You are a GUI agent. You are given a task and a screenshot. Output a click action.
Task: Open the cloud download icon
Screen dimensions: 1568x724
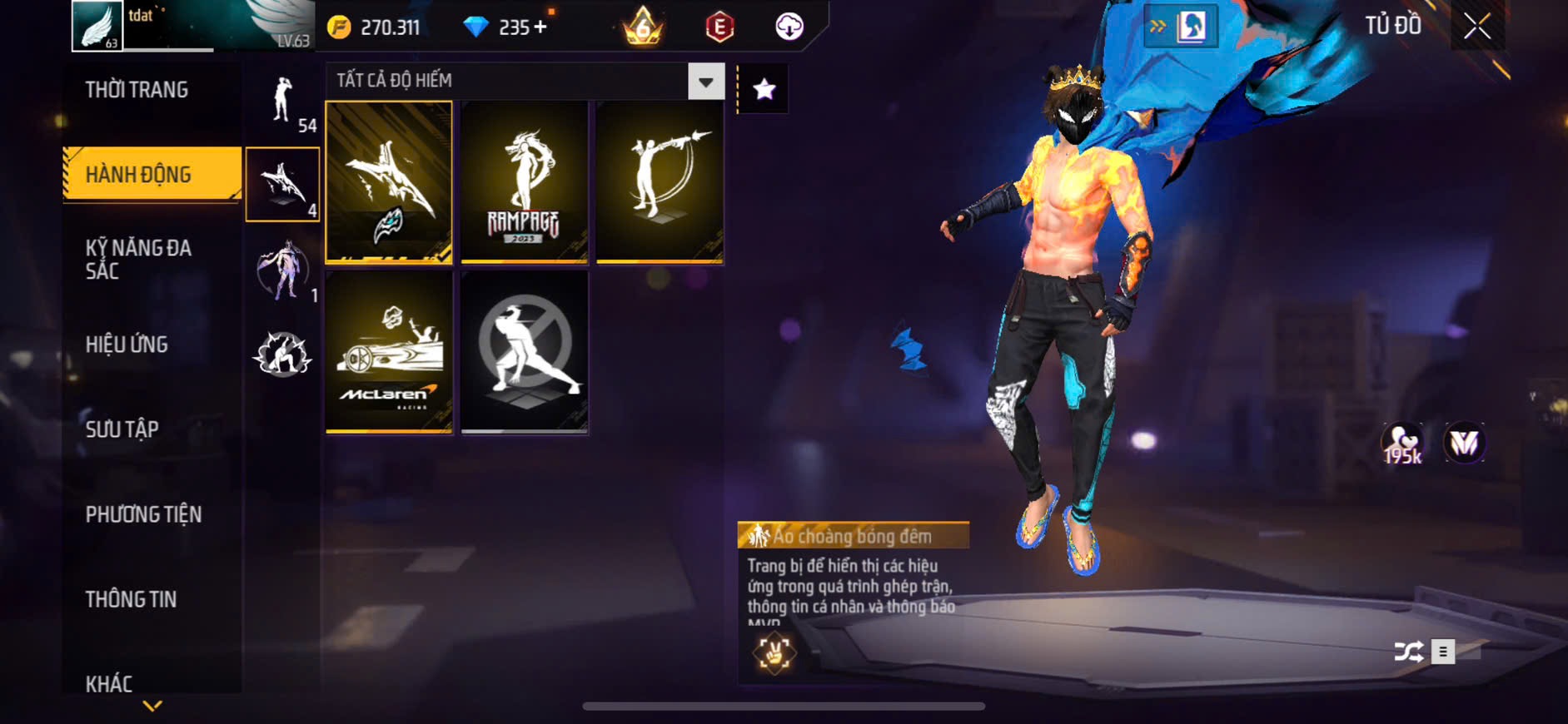[789, 27]
